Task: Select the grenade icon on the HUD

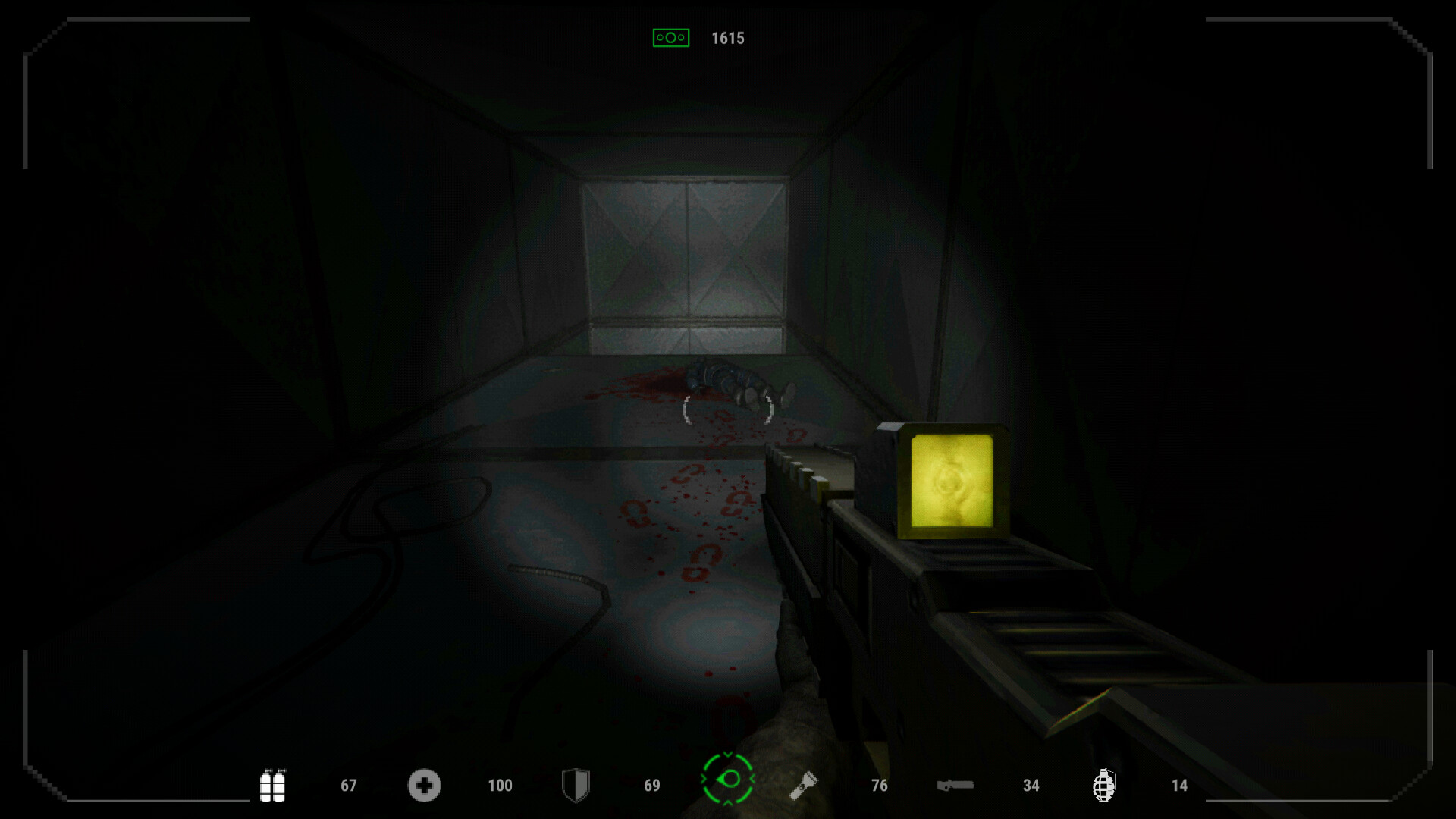Action: (x=1105, y=786)
